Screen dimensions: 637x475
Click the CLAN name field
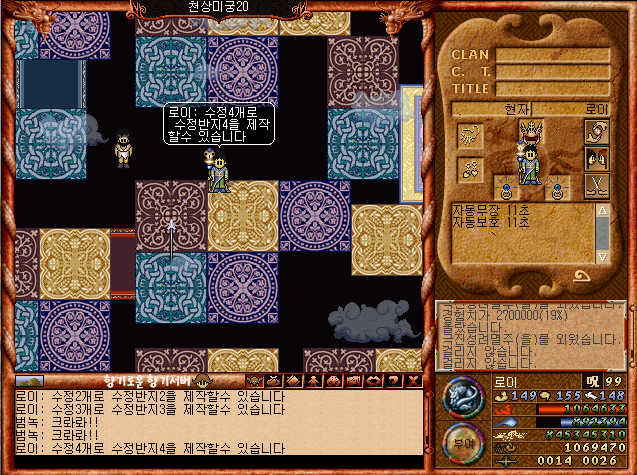click(553, 55)
